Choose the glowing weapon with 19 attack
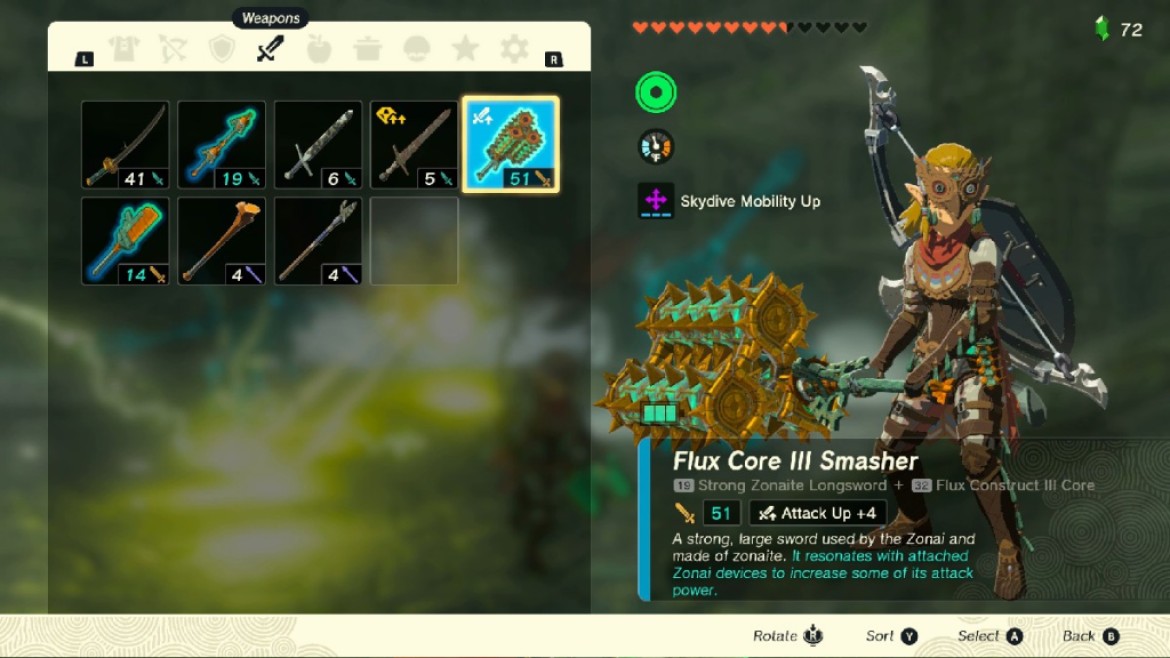The height and width of the screenshot is (658, 1170). [x=222, y=145]
